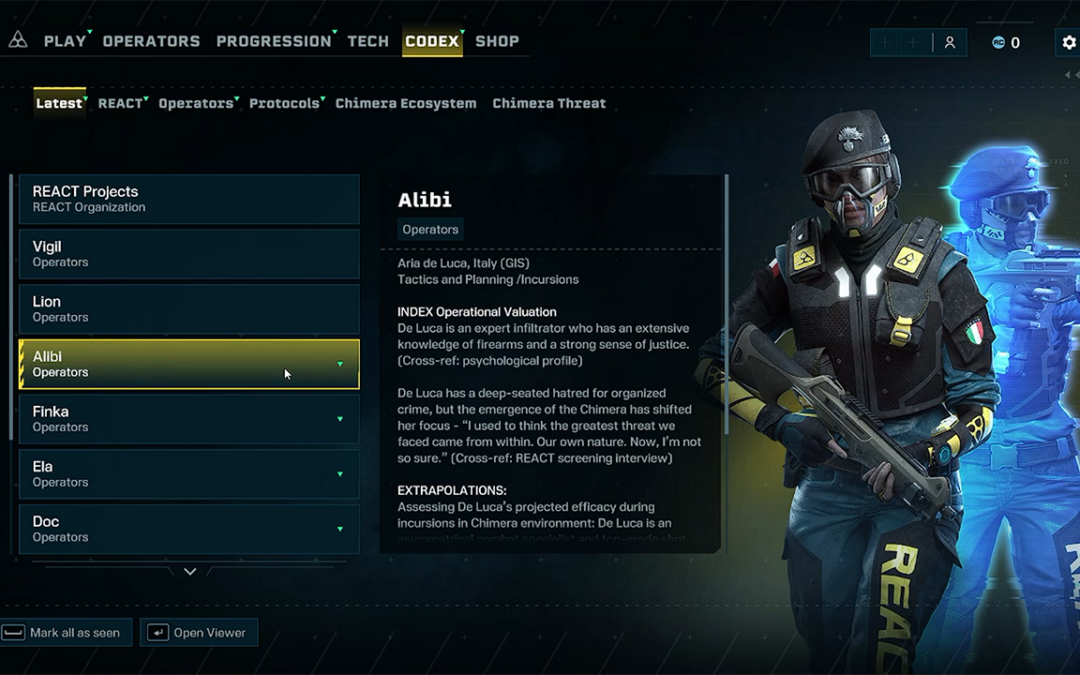Select the REACT Projects entry
This screenshot has height=675, width=1080.
point(189,199)
